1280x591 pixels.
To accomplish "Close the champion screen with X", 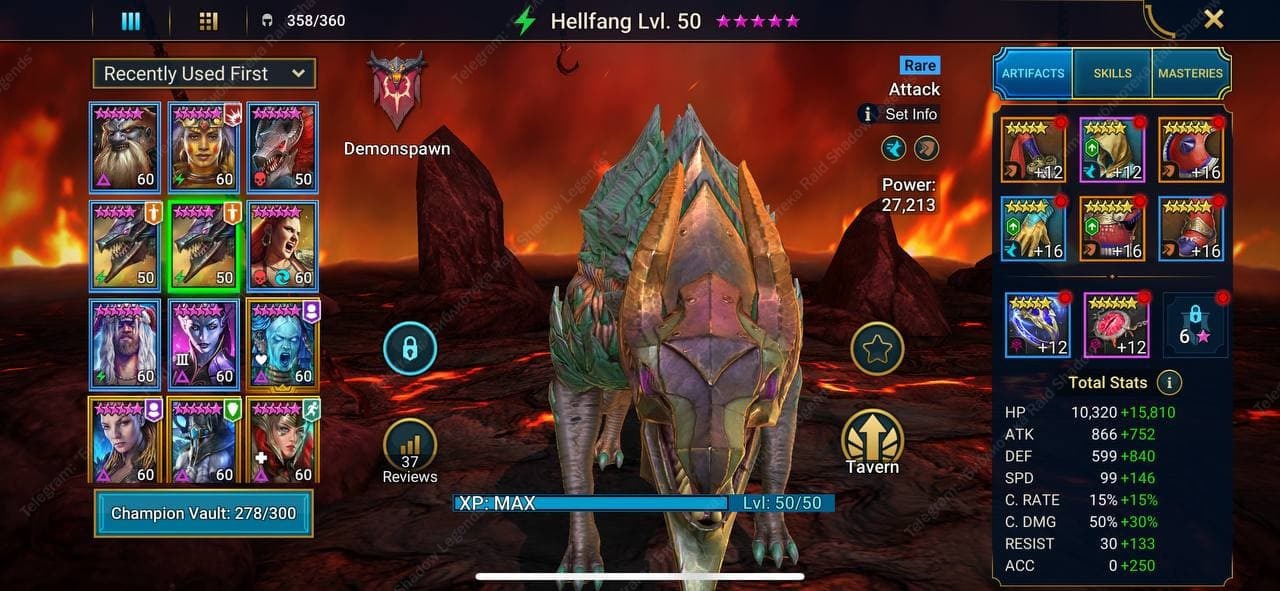I will pos(1213,19).
